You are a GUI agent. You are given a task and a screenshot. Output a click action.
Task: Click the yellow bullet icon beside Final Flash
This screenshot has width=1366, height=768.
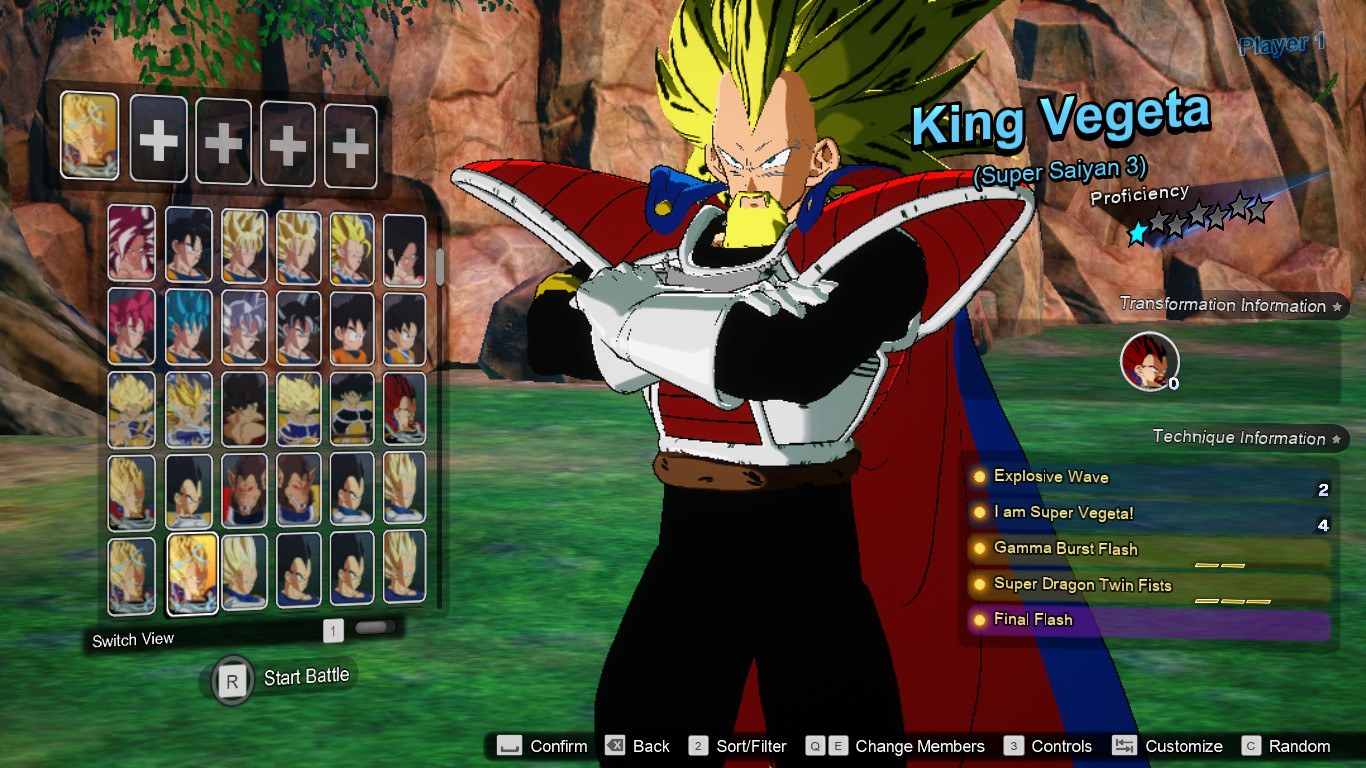click(977, 620)
